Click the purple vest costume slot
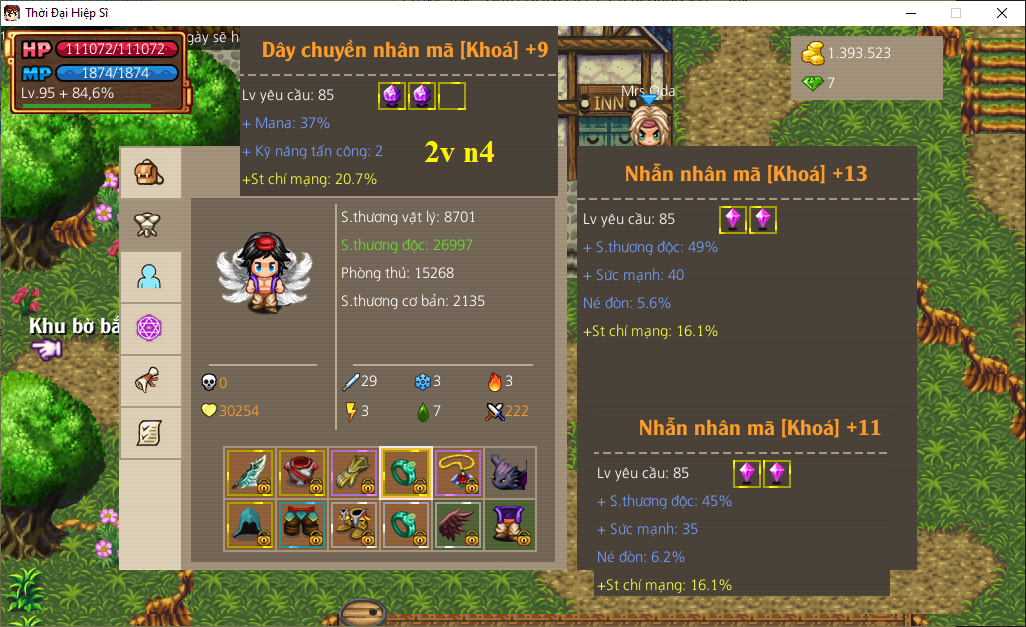 (510, 525)
